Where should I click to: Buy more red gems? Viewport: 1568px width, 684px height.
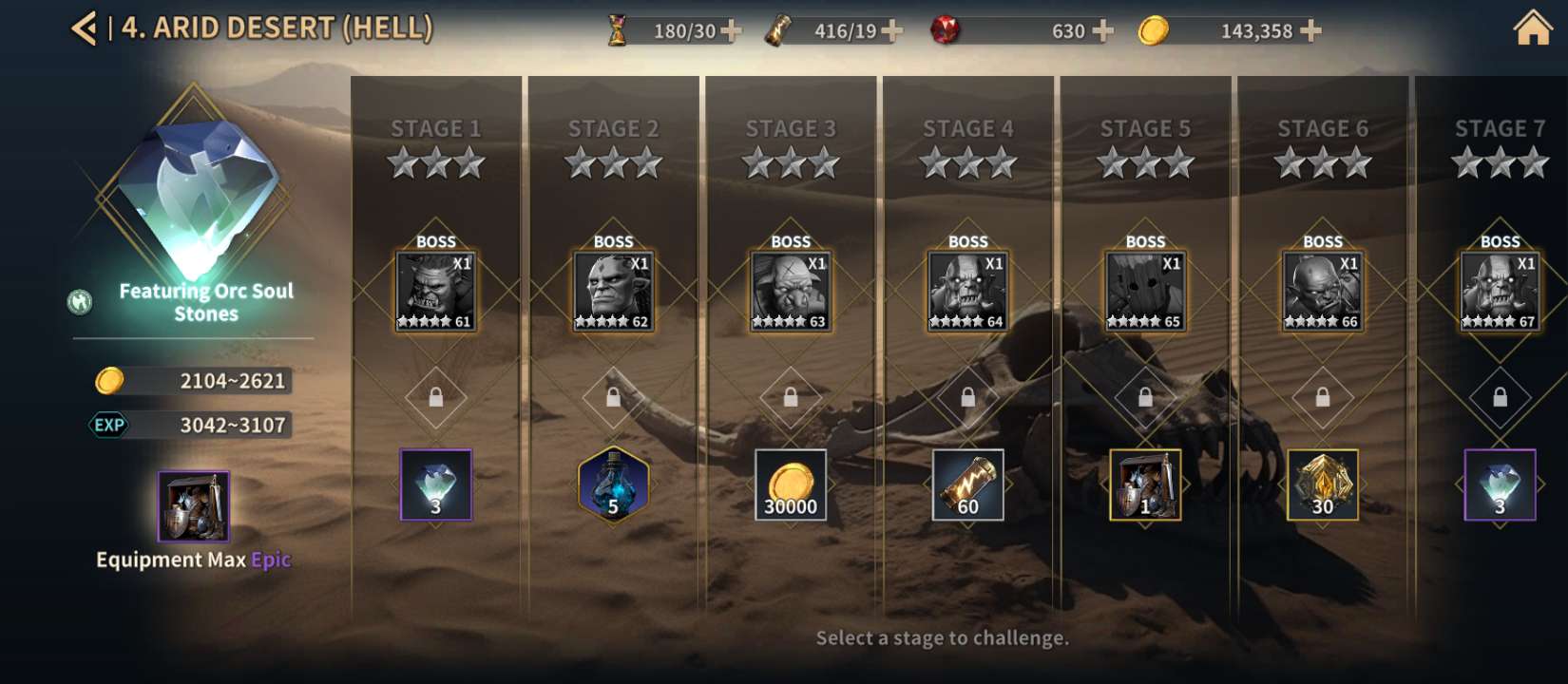tap(1102, 31)
